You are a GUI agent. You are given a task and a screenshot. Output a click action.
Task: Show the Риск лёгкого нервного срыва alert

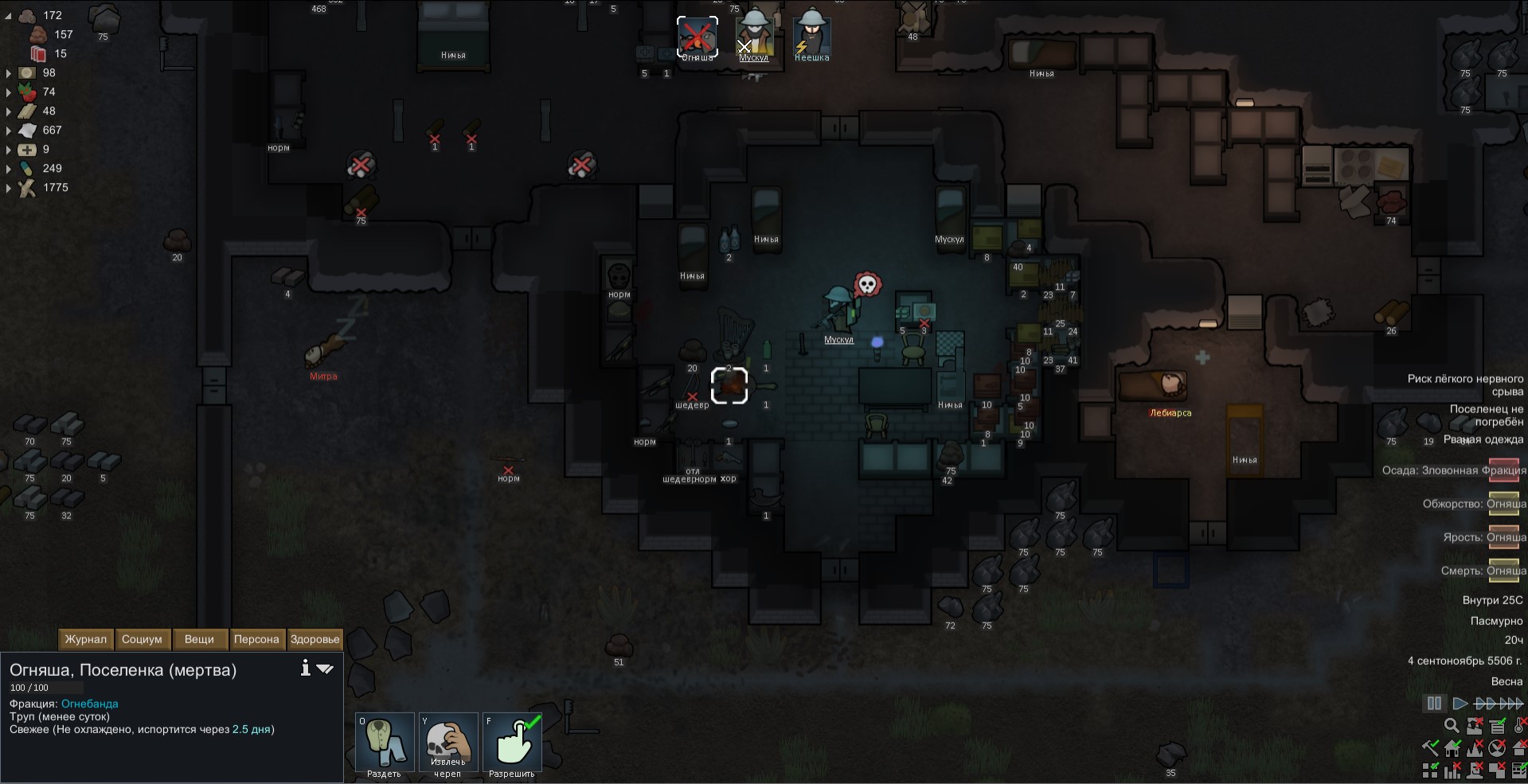tap(1465, 385)
